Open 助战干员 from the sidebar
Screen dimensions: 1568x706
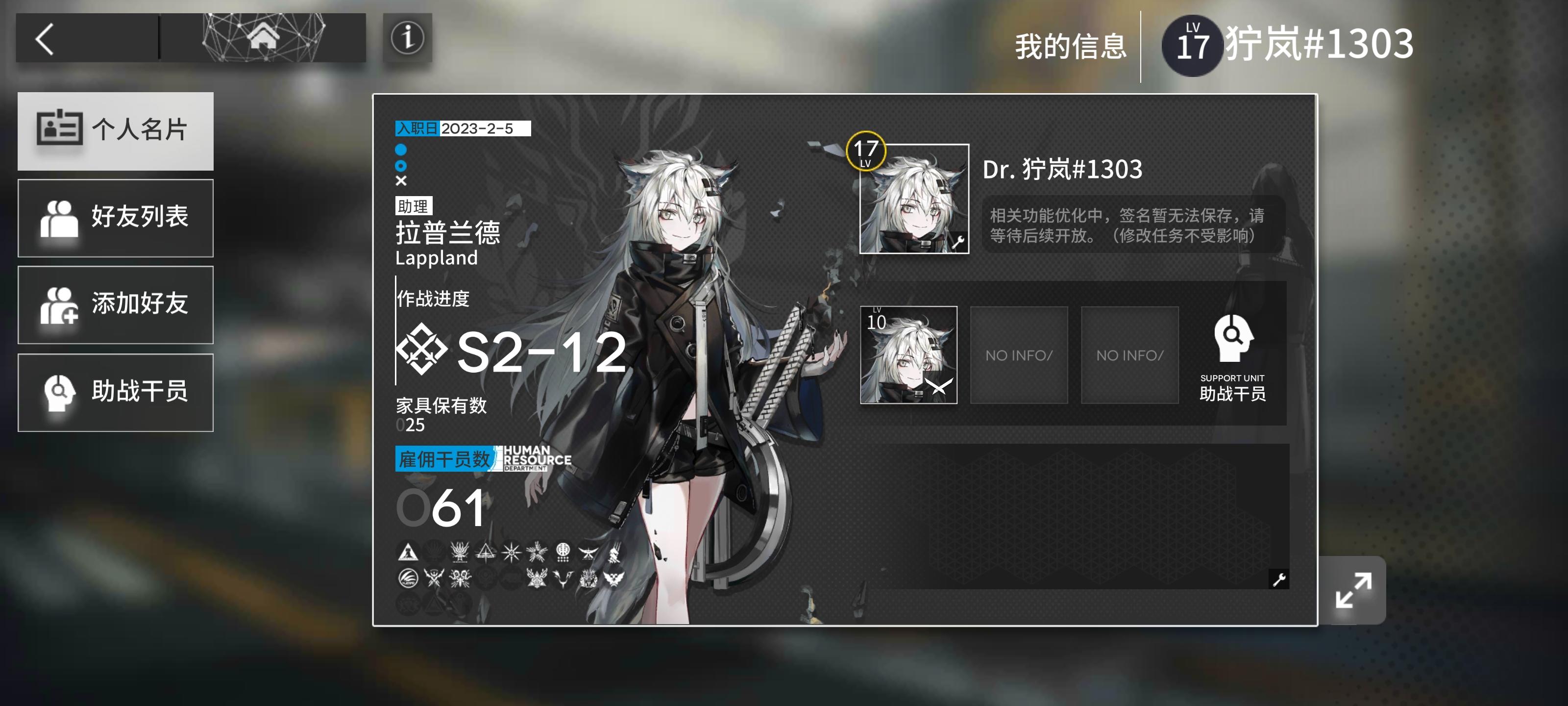(116, 392)
